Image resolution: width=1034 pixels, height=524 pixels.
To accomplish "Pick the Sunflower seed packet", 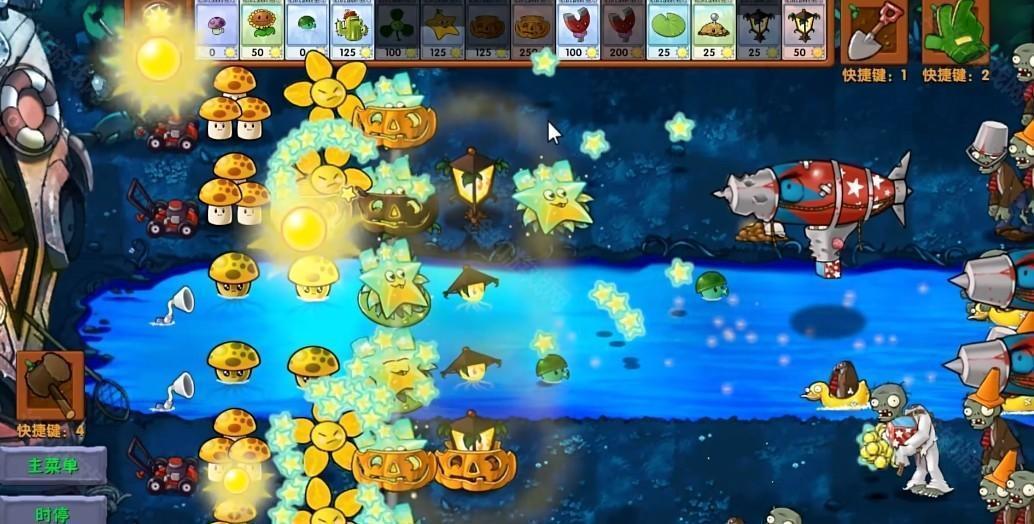I will (x=262, y=29).
